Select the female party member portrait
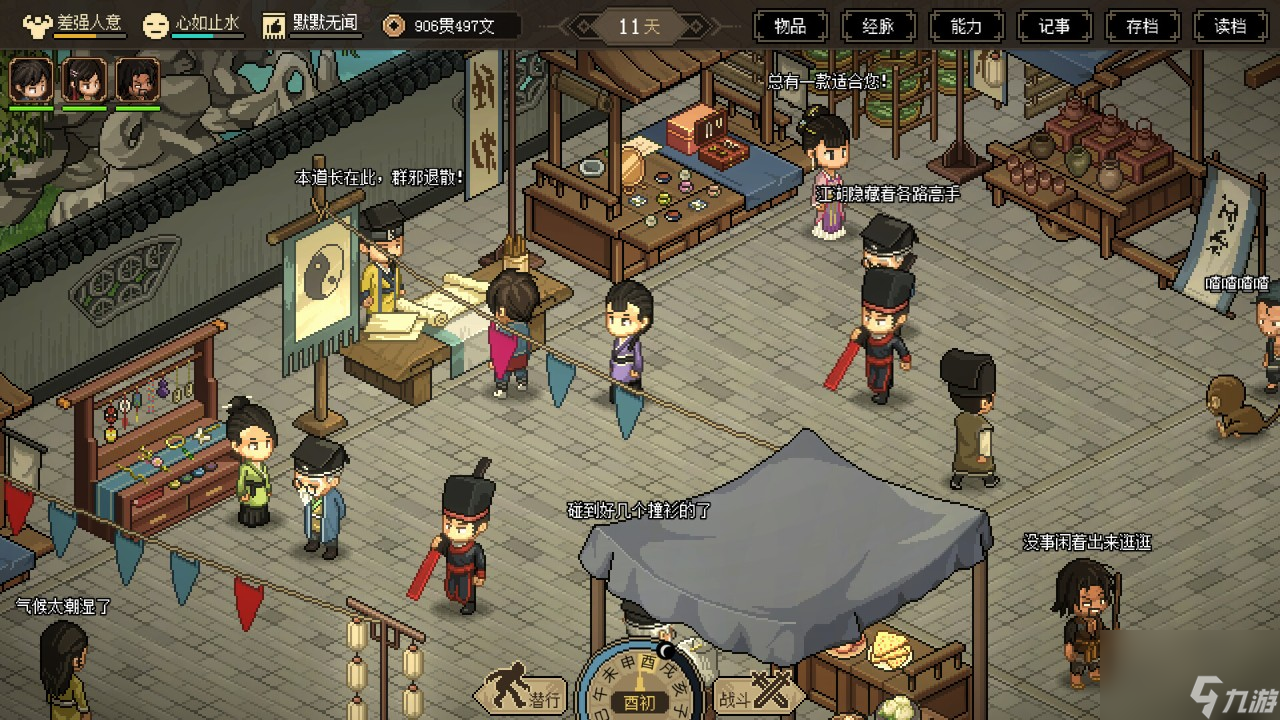 tap(84, 80)
